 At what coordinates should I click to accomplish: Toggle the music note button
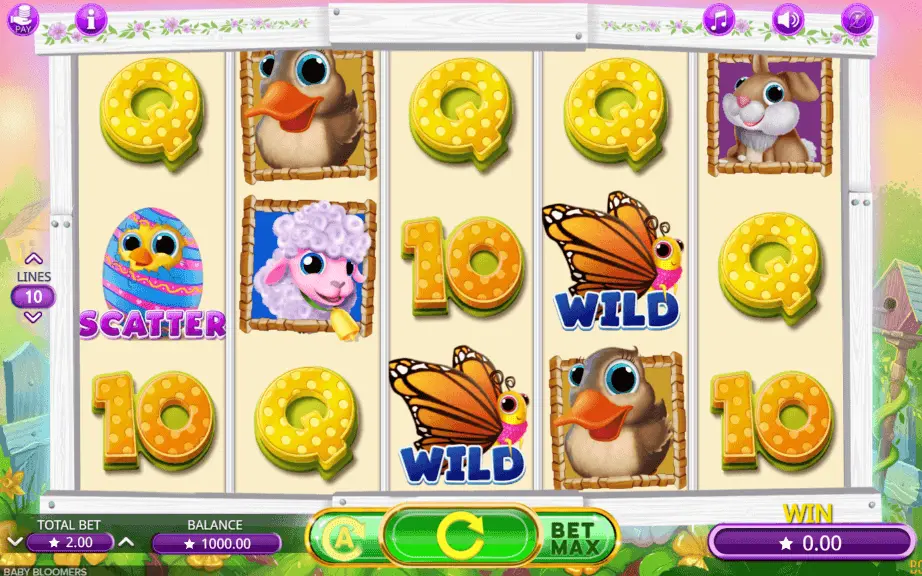tap(719, 18)
